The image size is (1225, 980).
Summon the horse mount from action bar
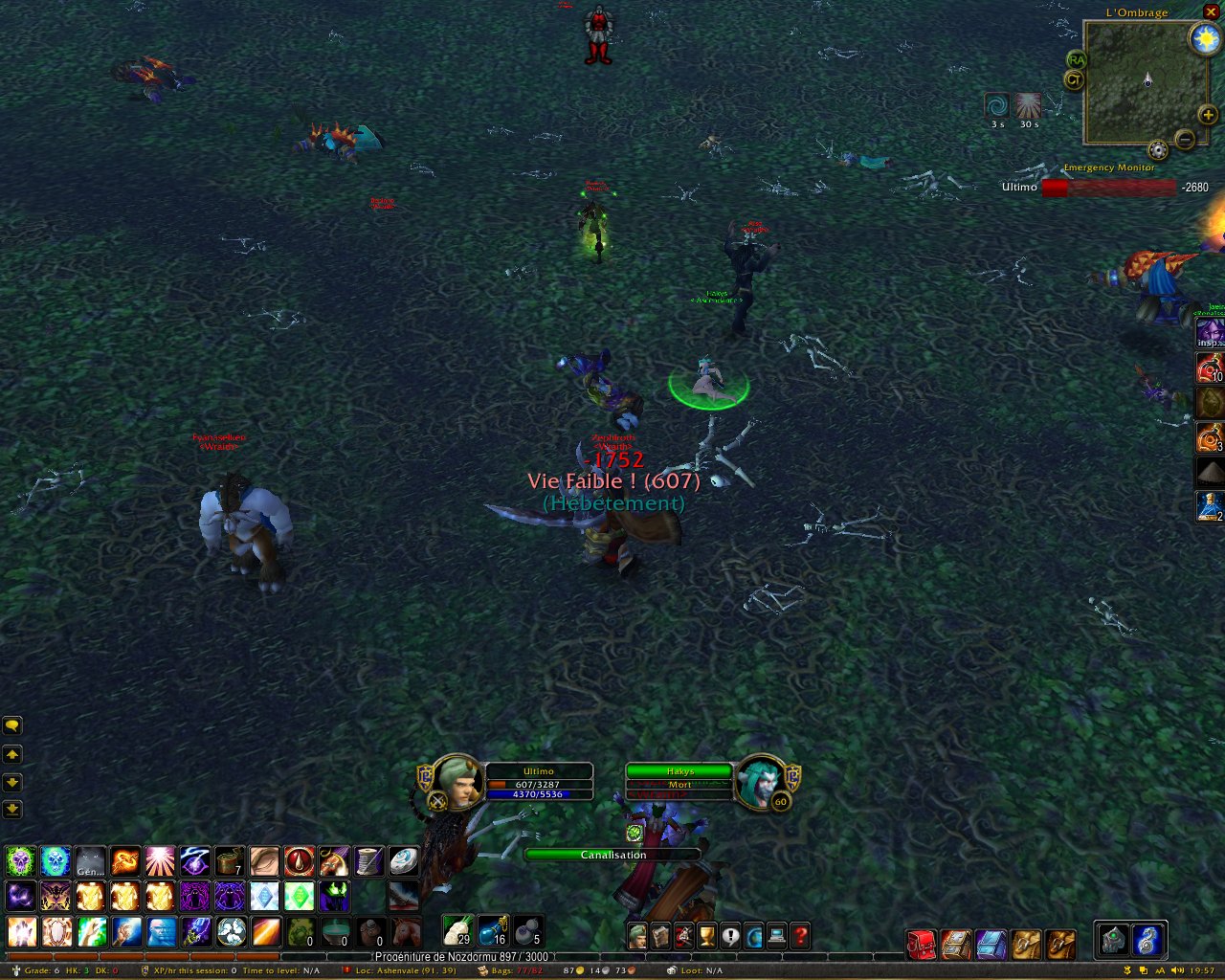(406, 930)
